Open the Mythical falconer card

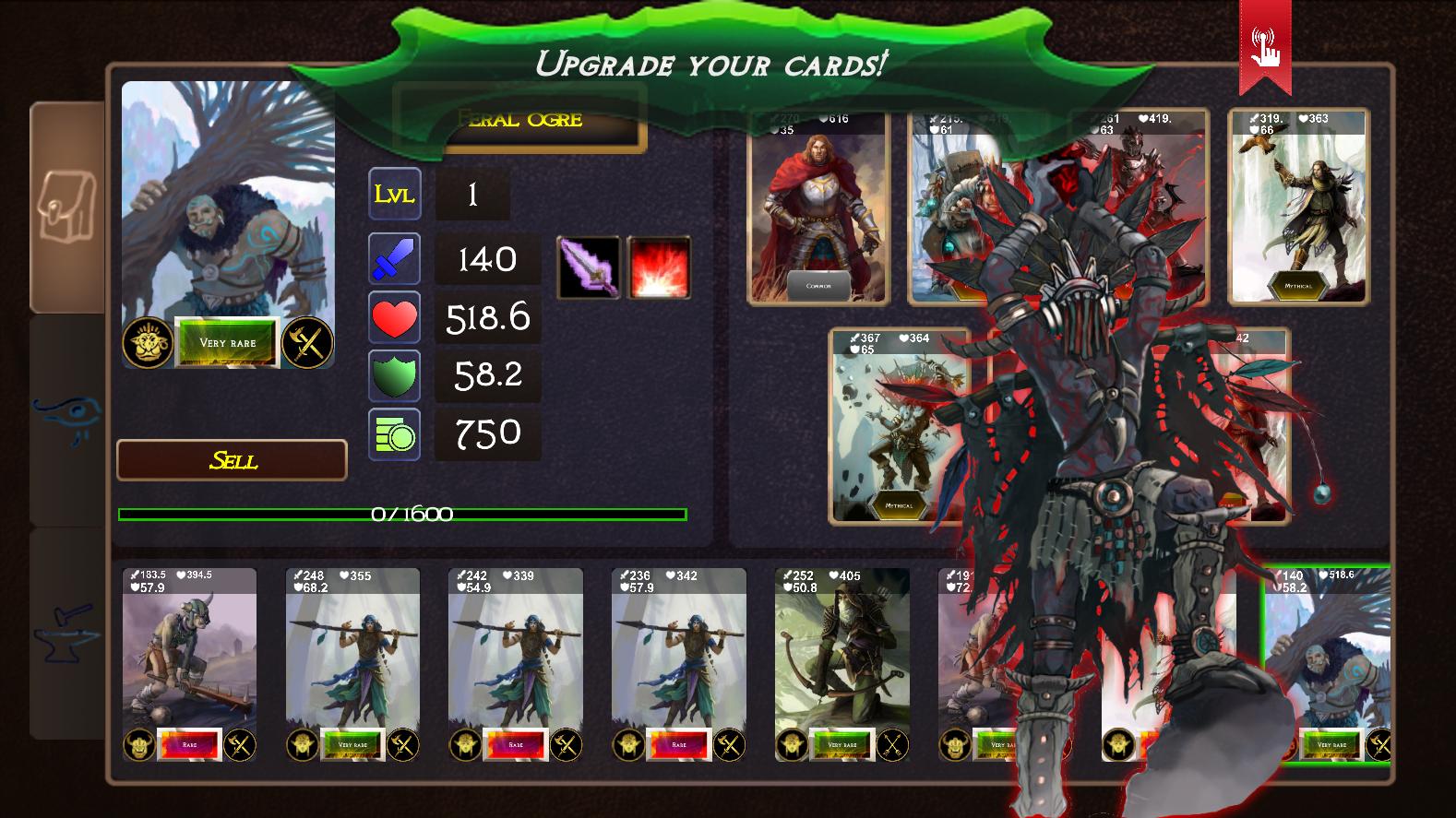pyautogui.click(x=1297, y=207)
